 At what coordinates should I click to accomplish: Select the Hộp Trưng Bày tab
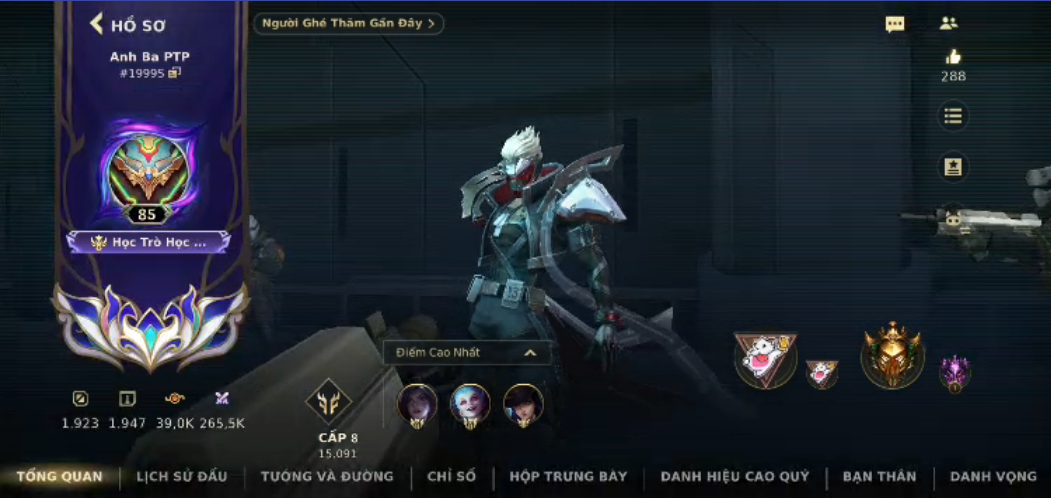click(568, 477)
